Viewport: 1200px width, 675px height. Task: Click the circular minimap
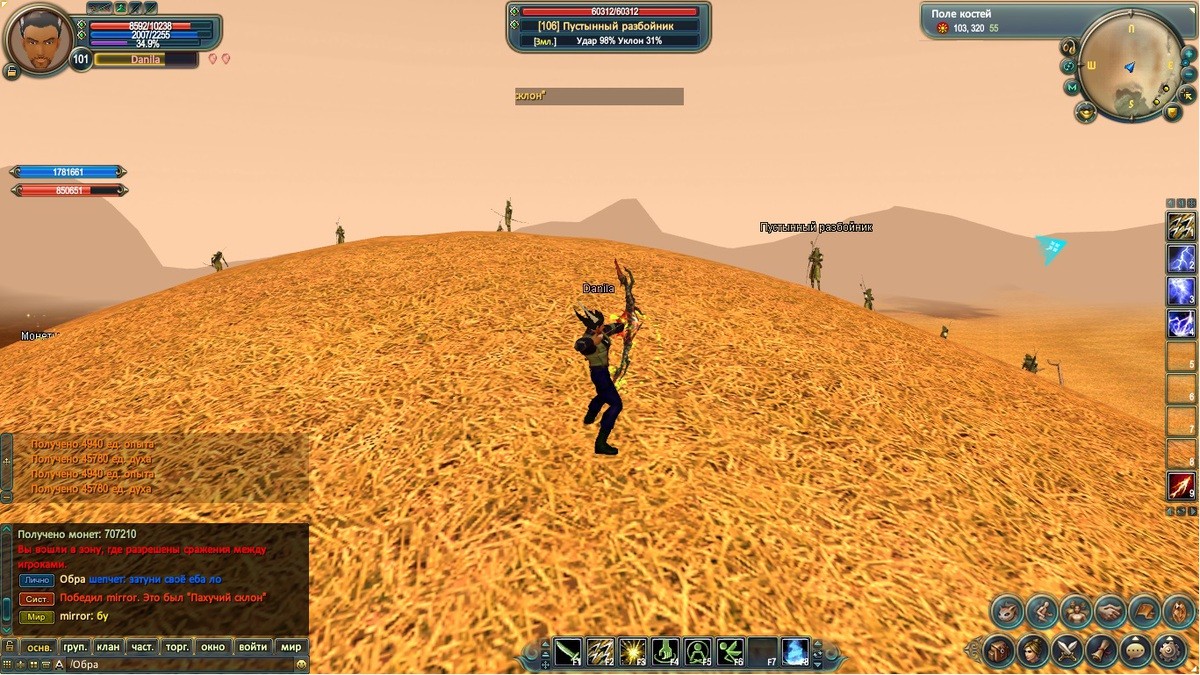(1131, 66)
